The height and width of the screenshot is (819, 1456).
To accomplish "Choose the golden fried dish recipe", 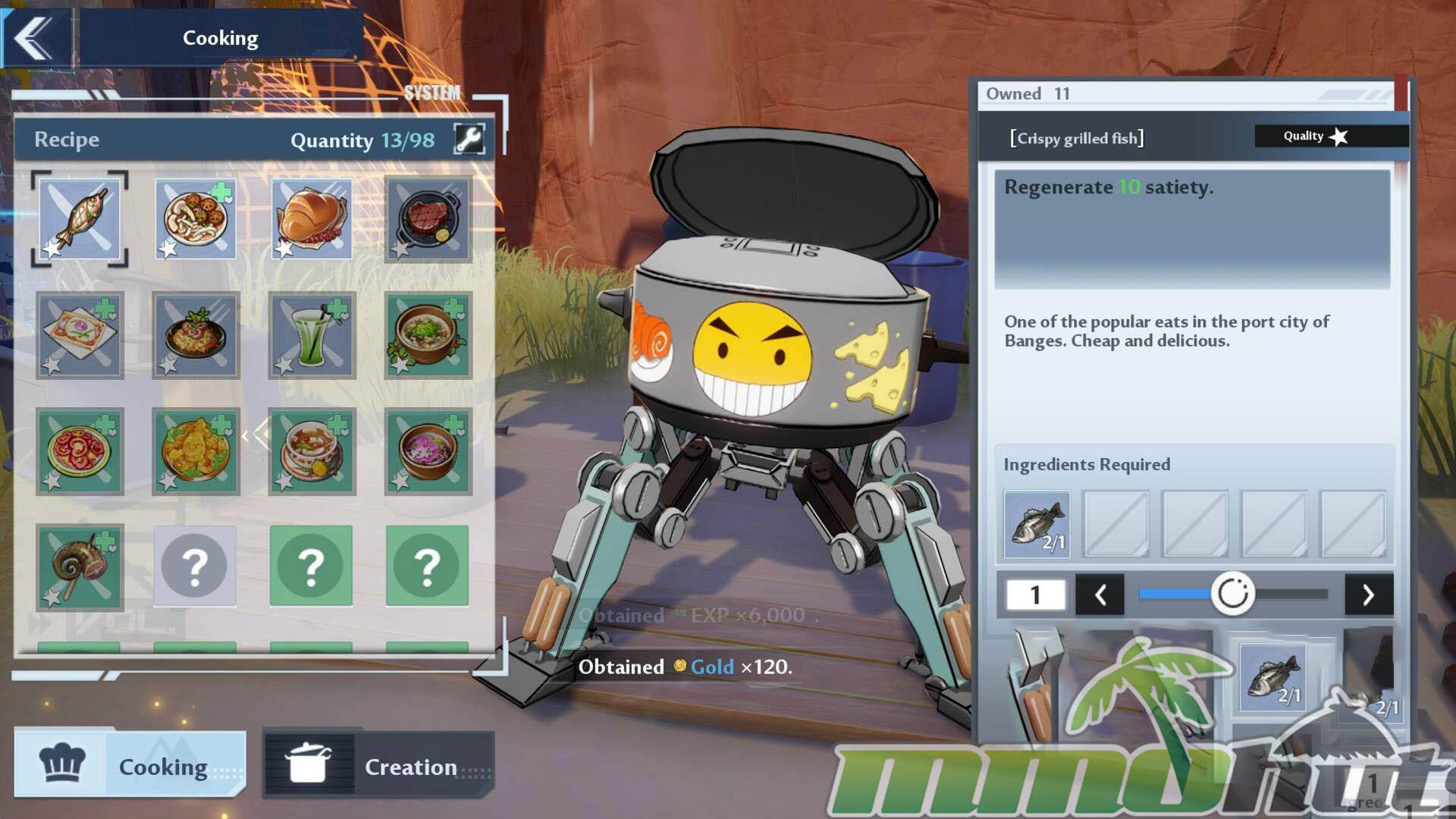I will (196, 451).
